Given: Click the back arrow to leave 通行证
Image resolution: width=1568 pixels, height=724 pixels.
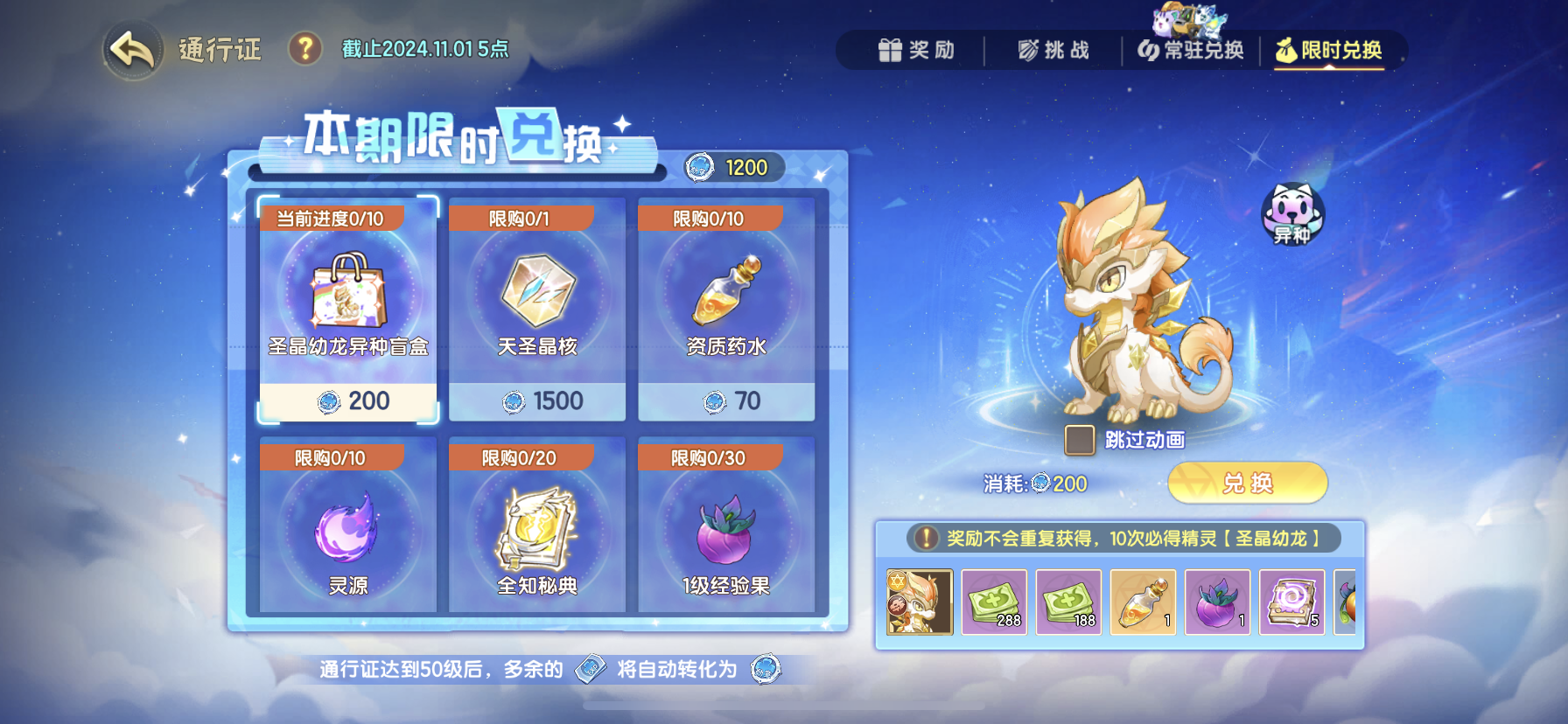Looking at the screenshot, I should (129, 50).
